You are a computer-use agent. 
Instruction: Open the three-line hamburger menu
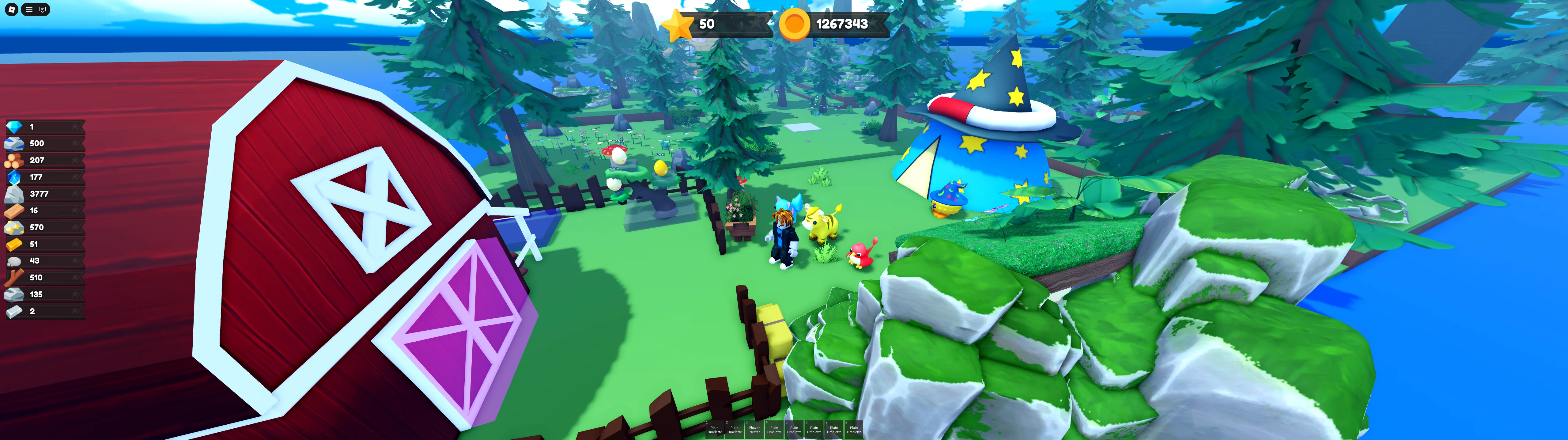point(28,10)
